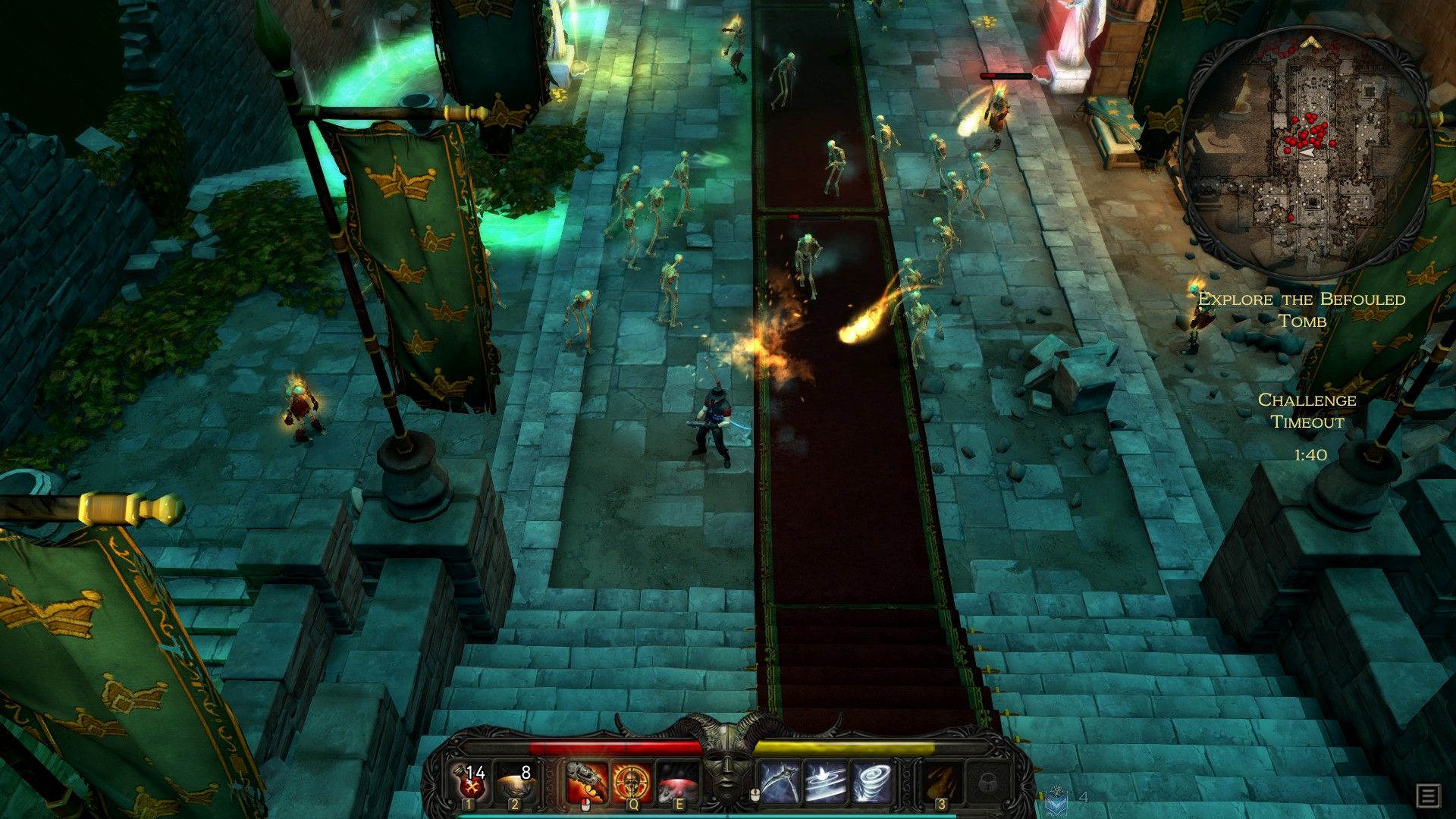Use the dimmed fiery meteor skill
Image resolution: width=1456 pixels, height=819 pixels.
coord(941,783)
